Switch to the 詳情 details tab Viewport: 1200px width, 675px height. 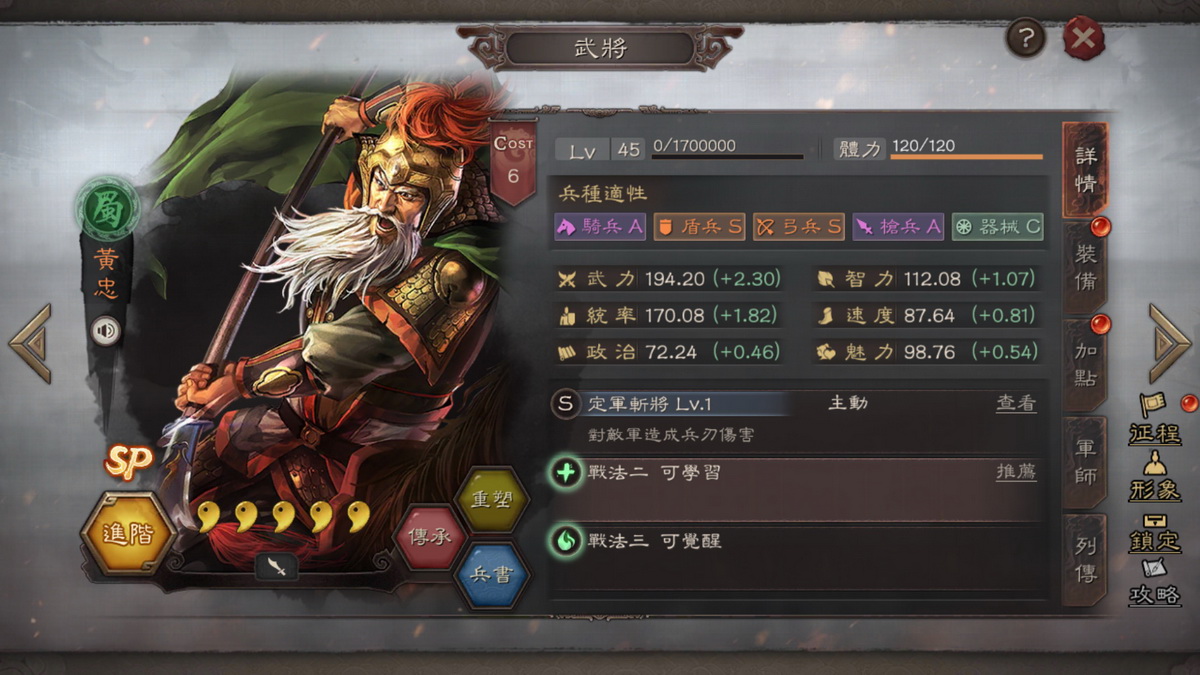click(x=1085, y=169)
